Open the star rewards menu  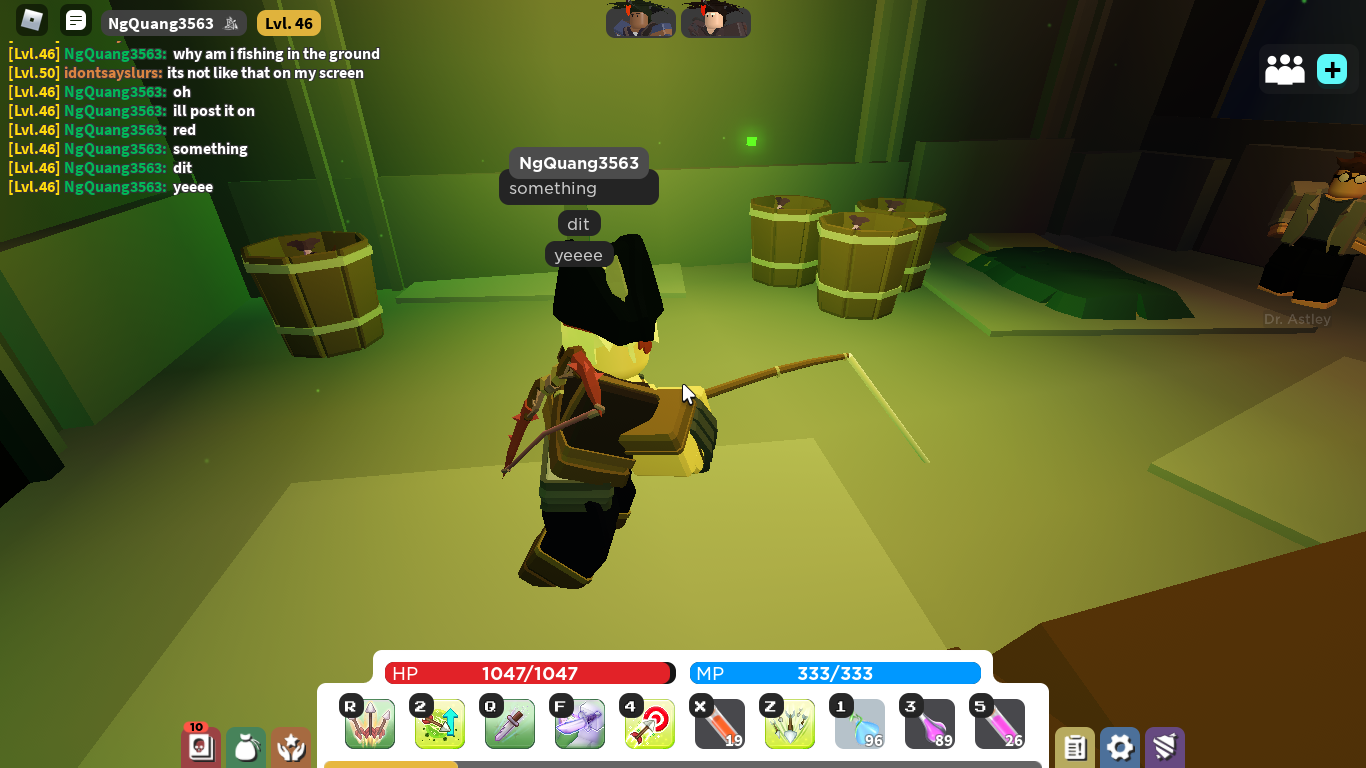pyautogui.click(x=291, y=747)
